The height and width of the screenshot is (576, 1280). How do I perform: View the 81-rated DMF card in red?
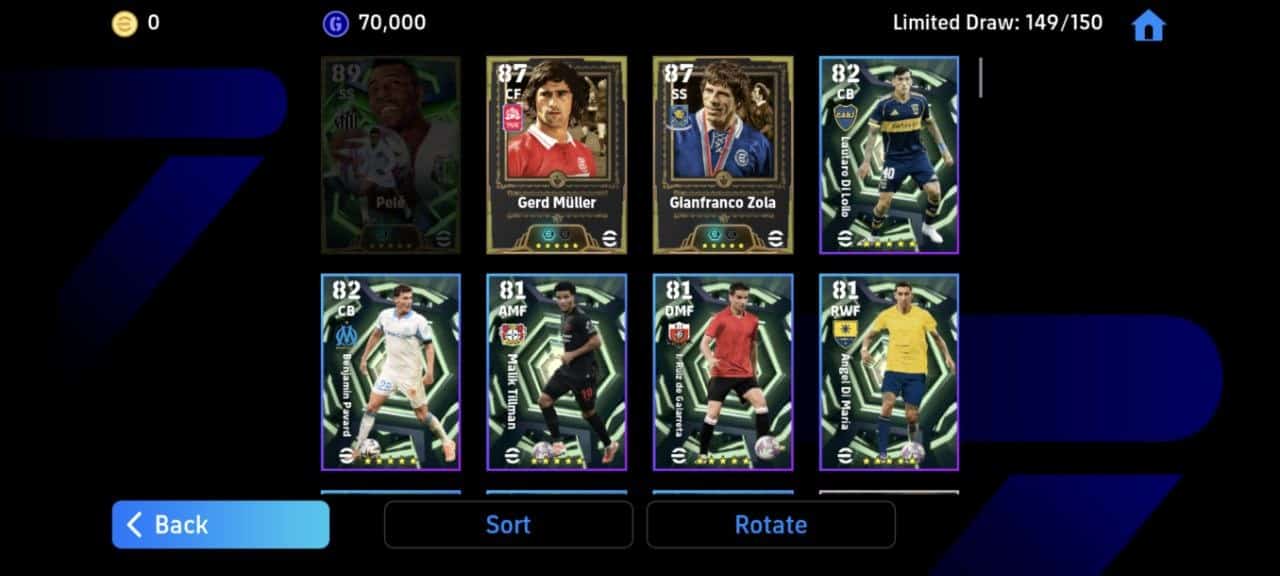(722, 371)
